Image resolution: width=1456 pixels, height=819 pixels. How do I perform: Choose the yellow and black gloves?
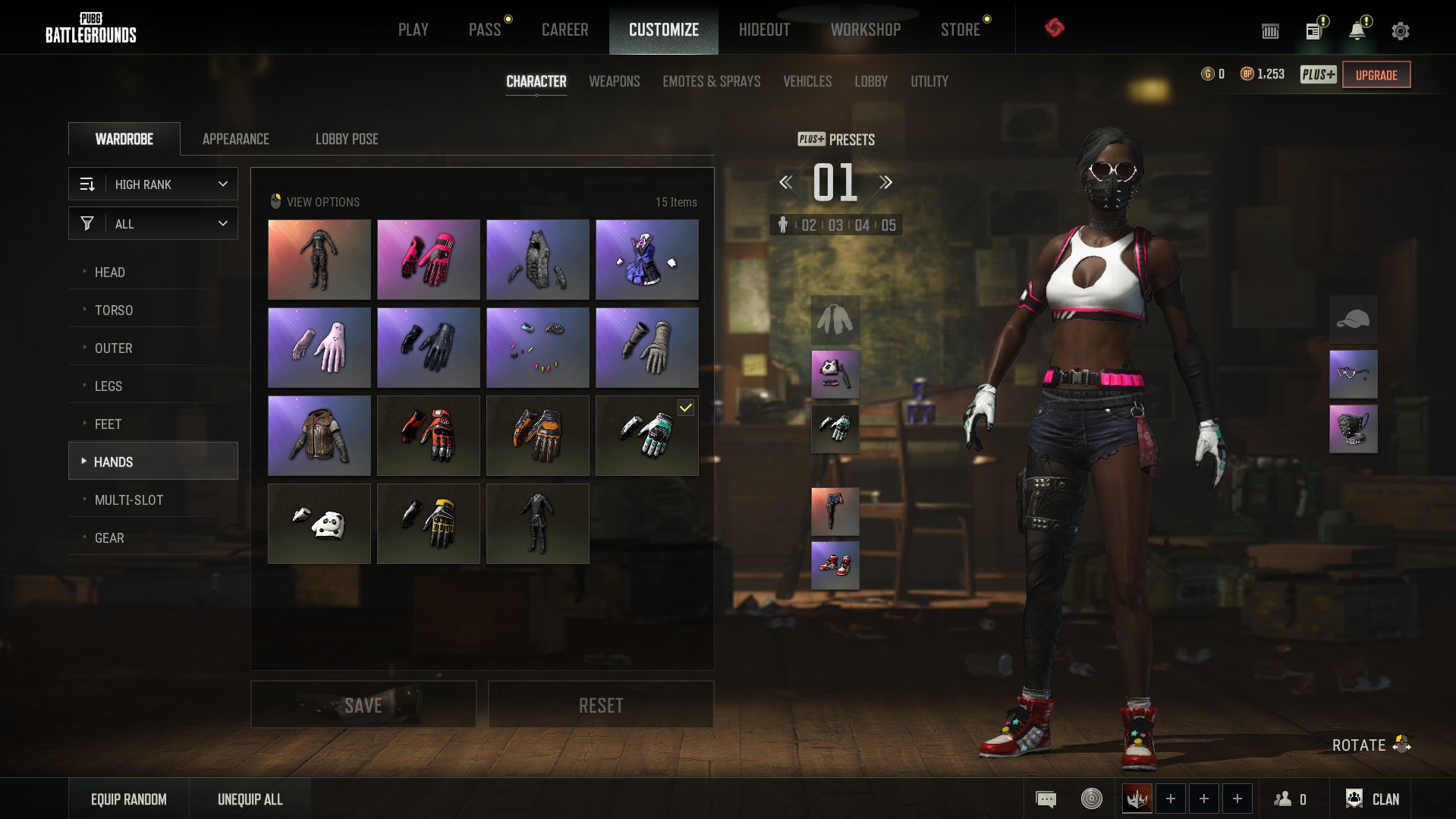pos(428,524)
